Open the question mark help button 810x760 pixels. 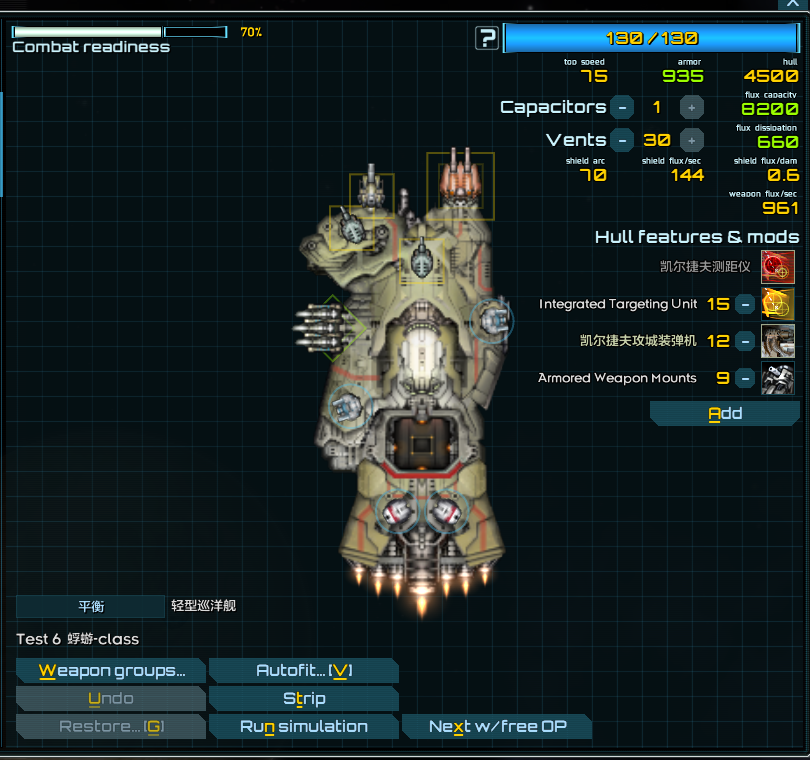click(x=487, y=39)
